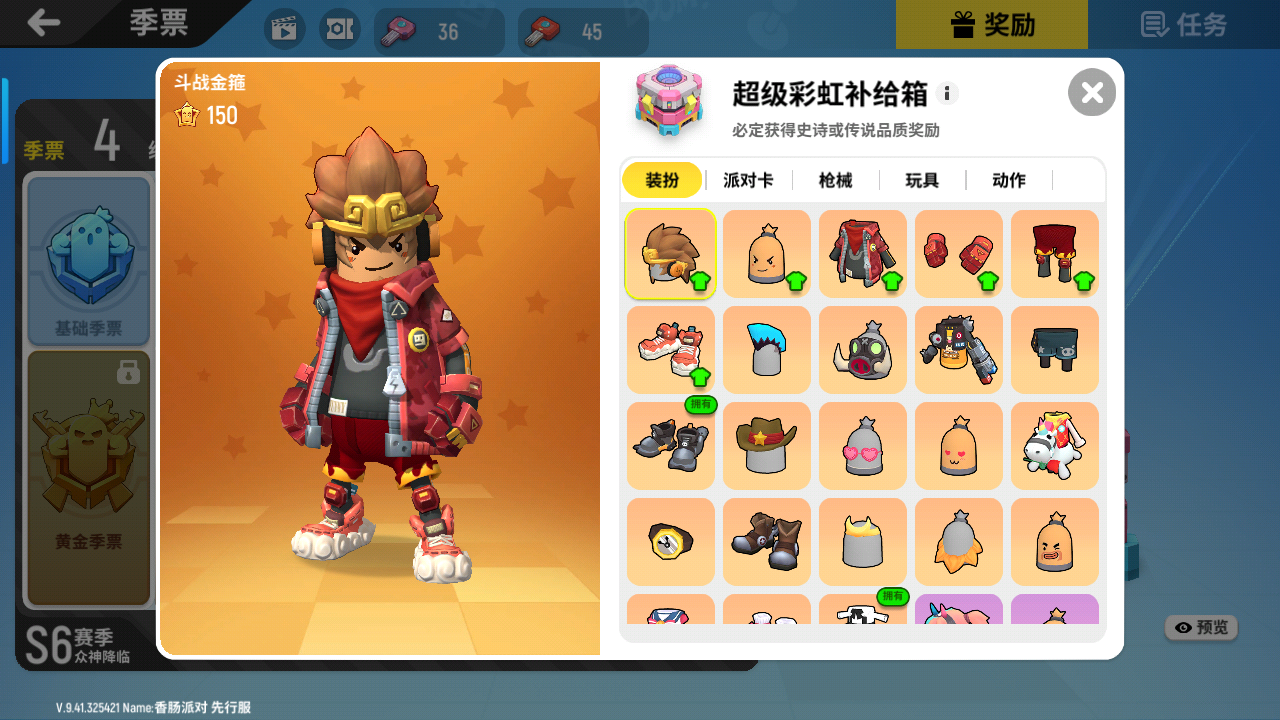Open the 动作 category
Viewport: 1280px width, 720px height.
(x=1008, y=180)
